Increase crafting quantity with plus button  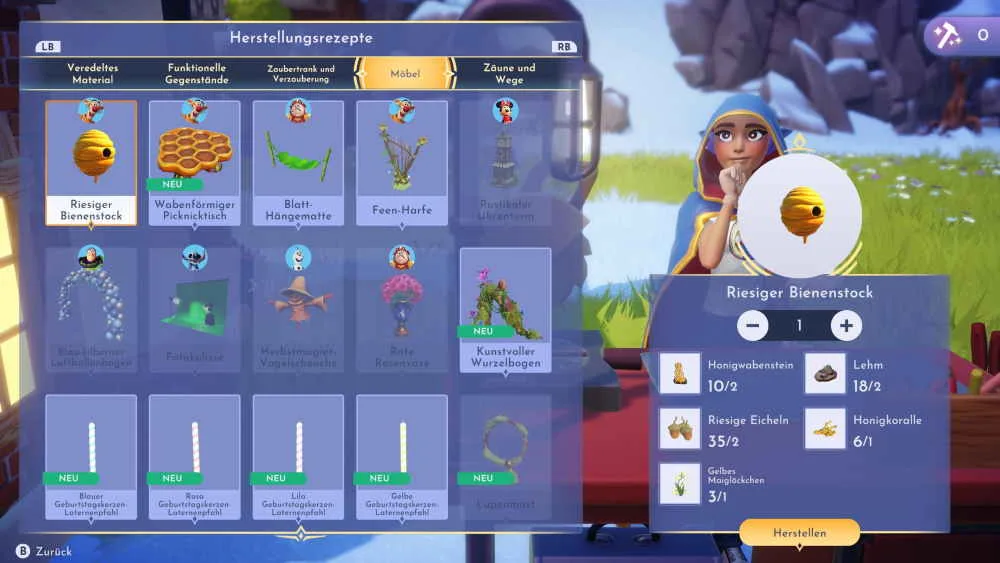click(846, 325)
